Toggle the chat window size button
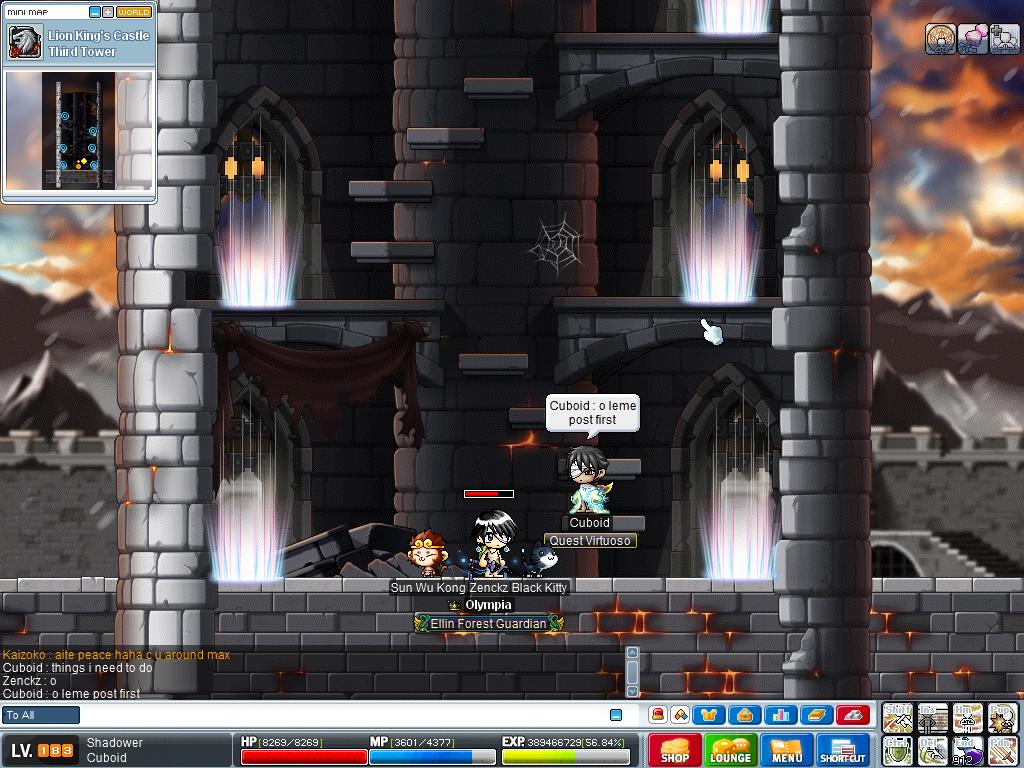Viewport: 1024px width, 768px height. point(616,715)
